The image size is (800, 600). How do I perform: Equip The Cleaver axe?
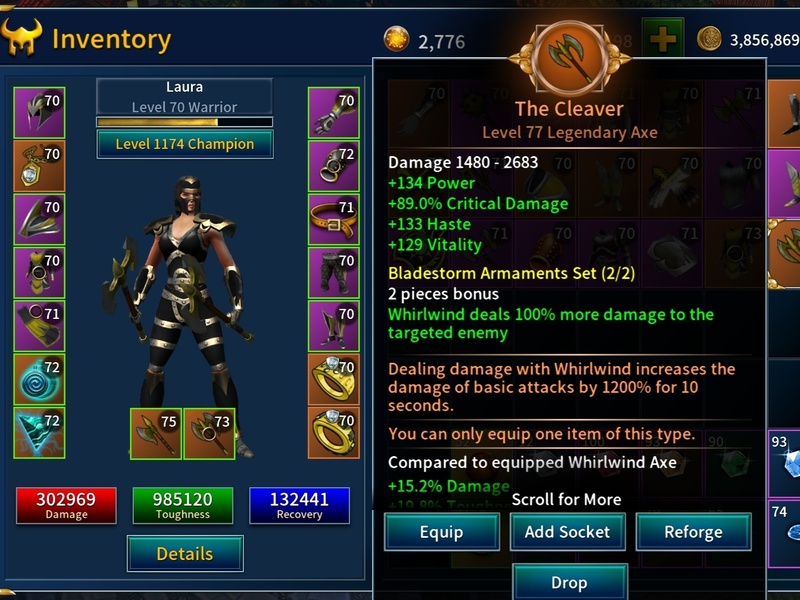441,532
